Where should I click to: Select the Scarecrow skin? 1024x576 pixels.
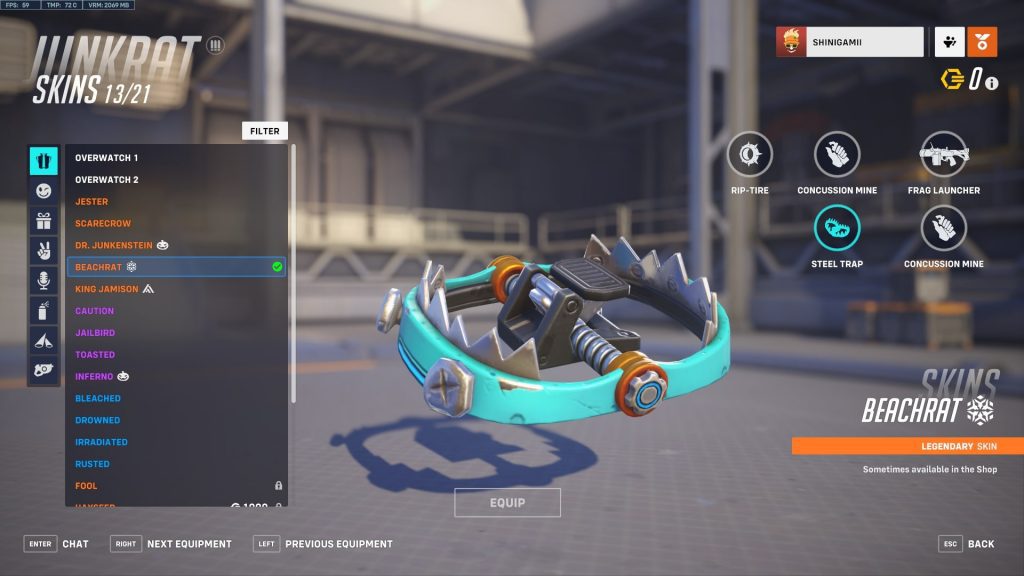click(x=103, y=224)
